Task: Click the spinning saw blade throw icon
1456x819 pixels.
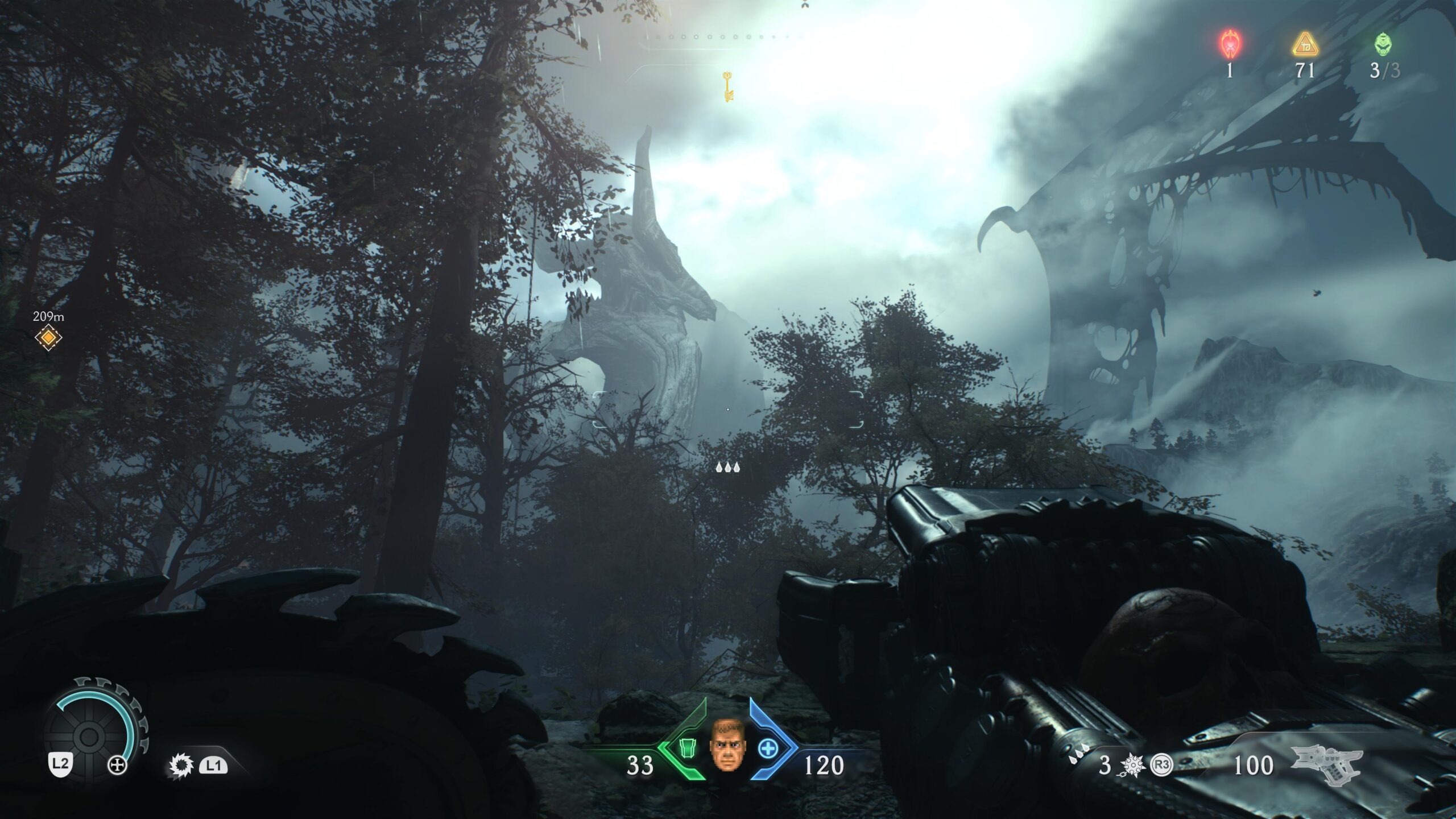Action: click(181, 766)
